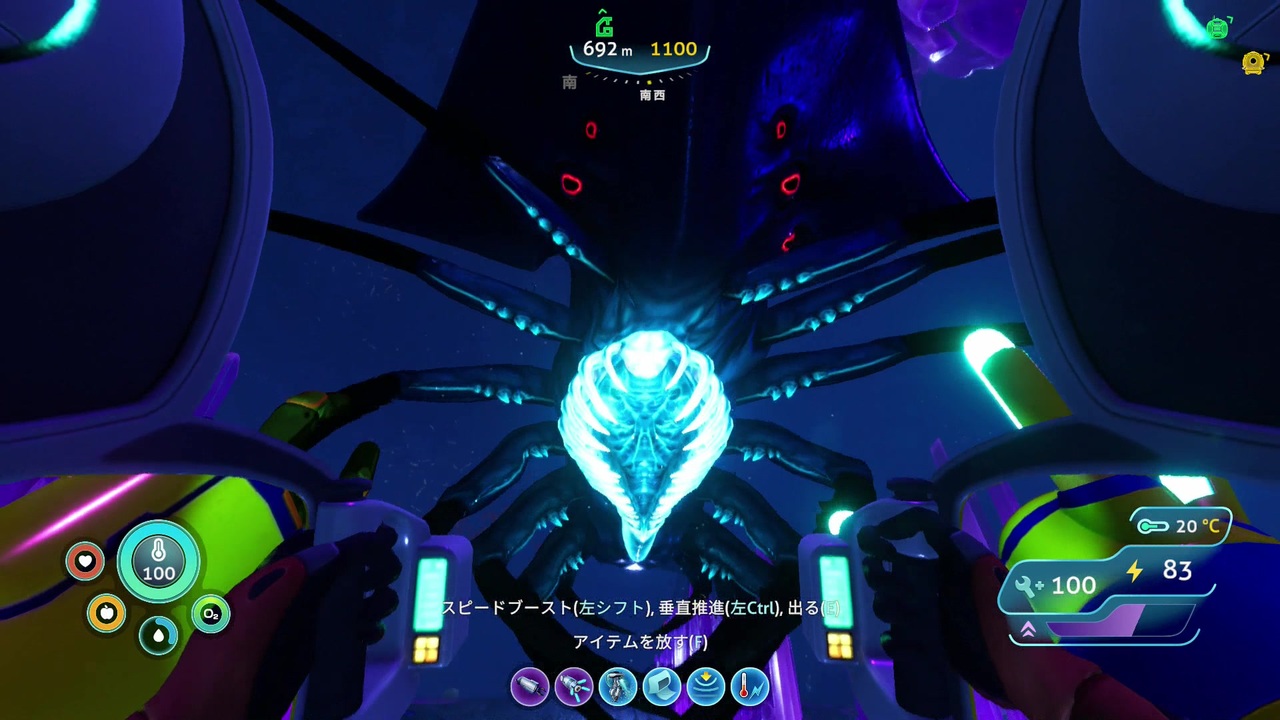Click the heart health indicator icon

[85, 562]
